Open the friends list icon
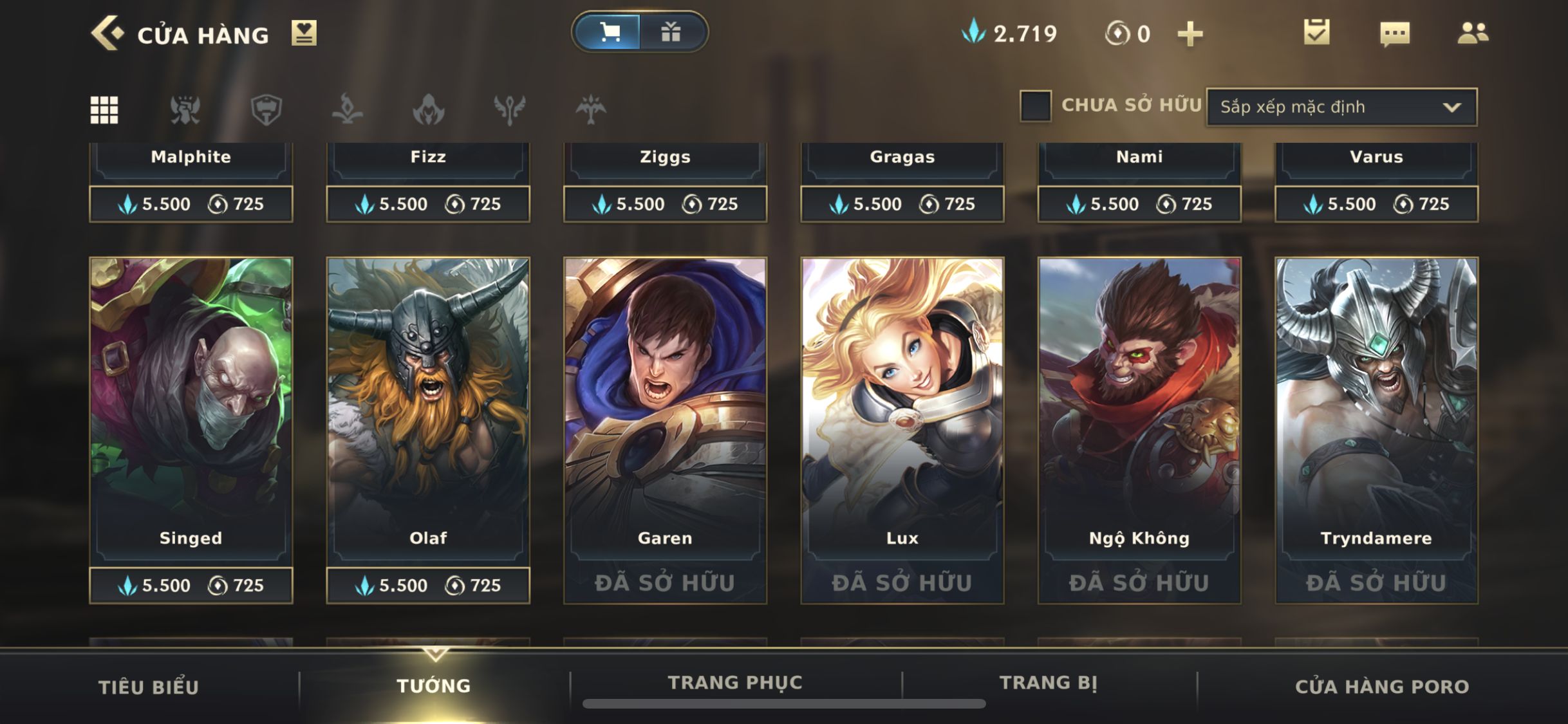1568x724 pixels. [1473, 33]
